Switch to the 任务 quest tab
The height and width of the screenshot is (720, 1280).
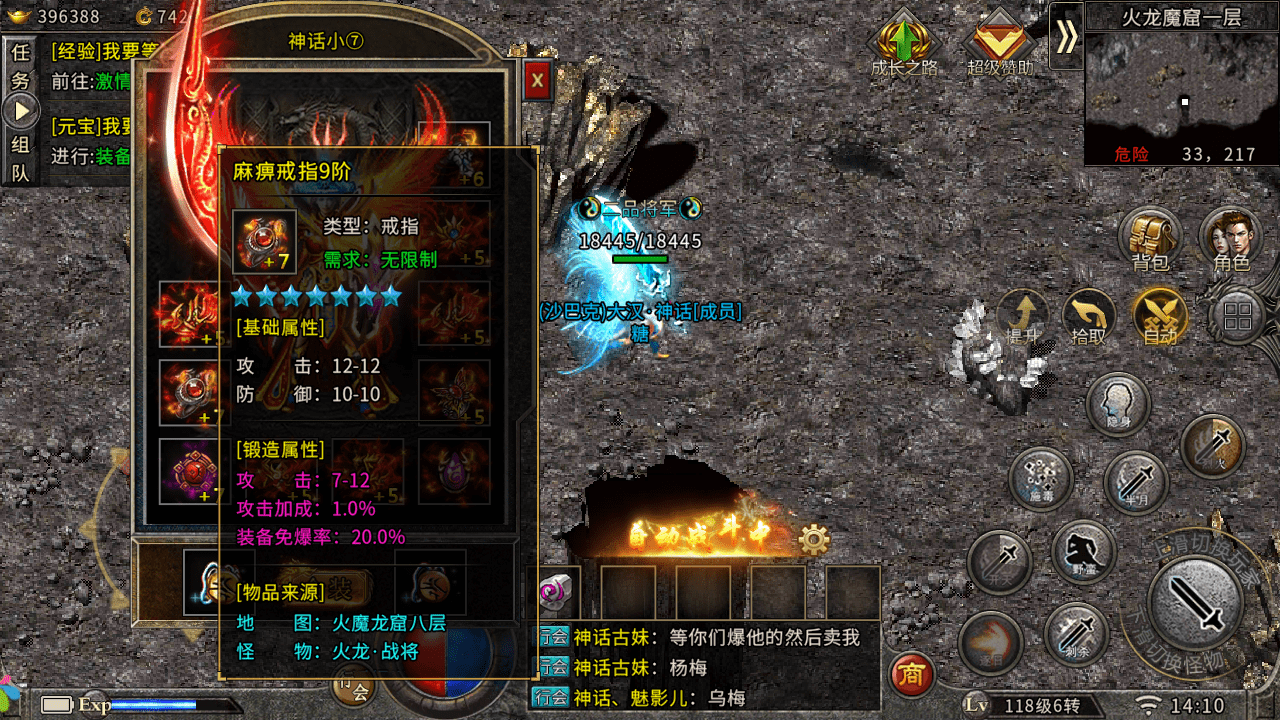(20, 66)
